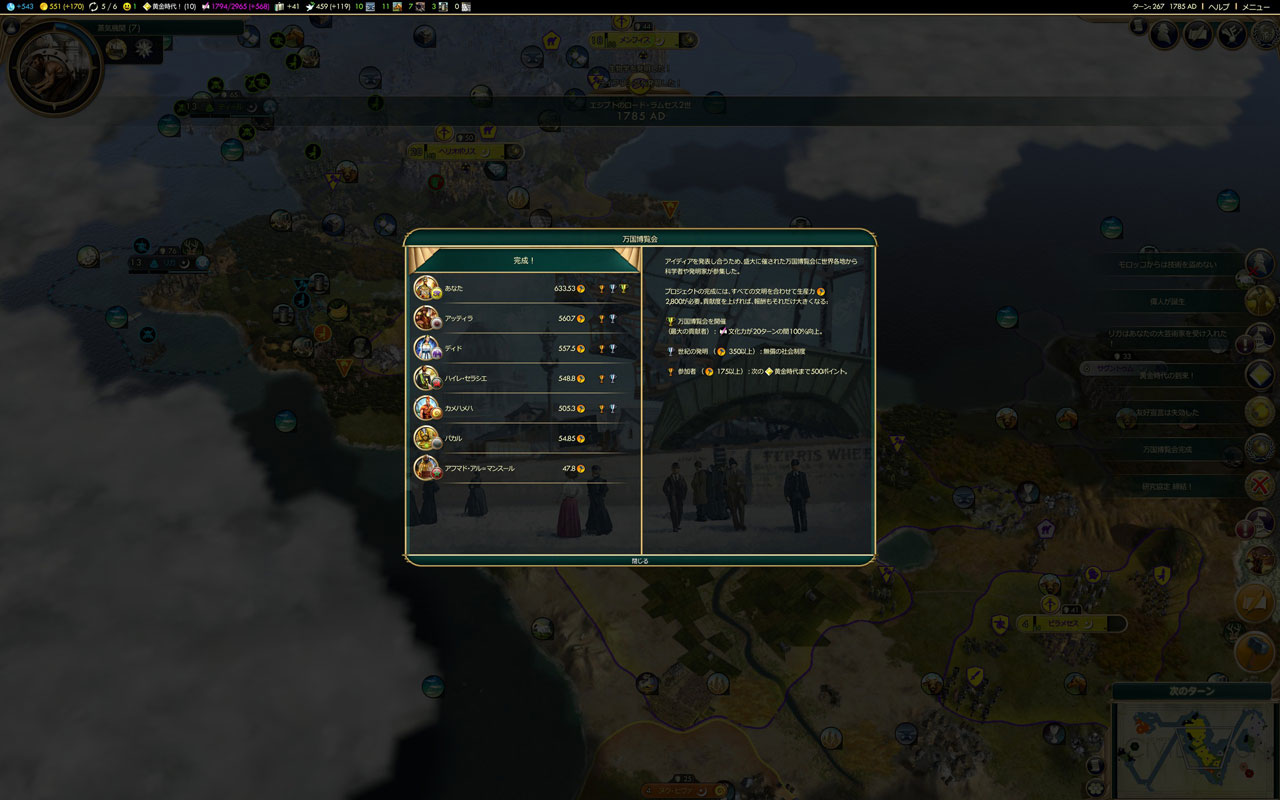Image resolution: width=1280 pixels, height=800 pixels.
Task: Open the モロッコからは技術を盗めない notification
Action: (1167, 265)
